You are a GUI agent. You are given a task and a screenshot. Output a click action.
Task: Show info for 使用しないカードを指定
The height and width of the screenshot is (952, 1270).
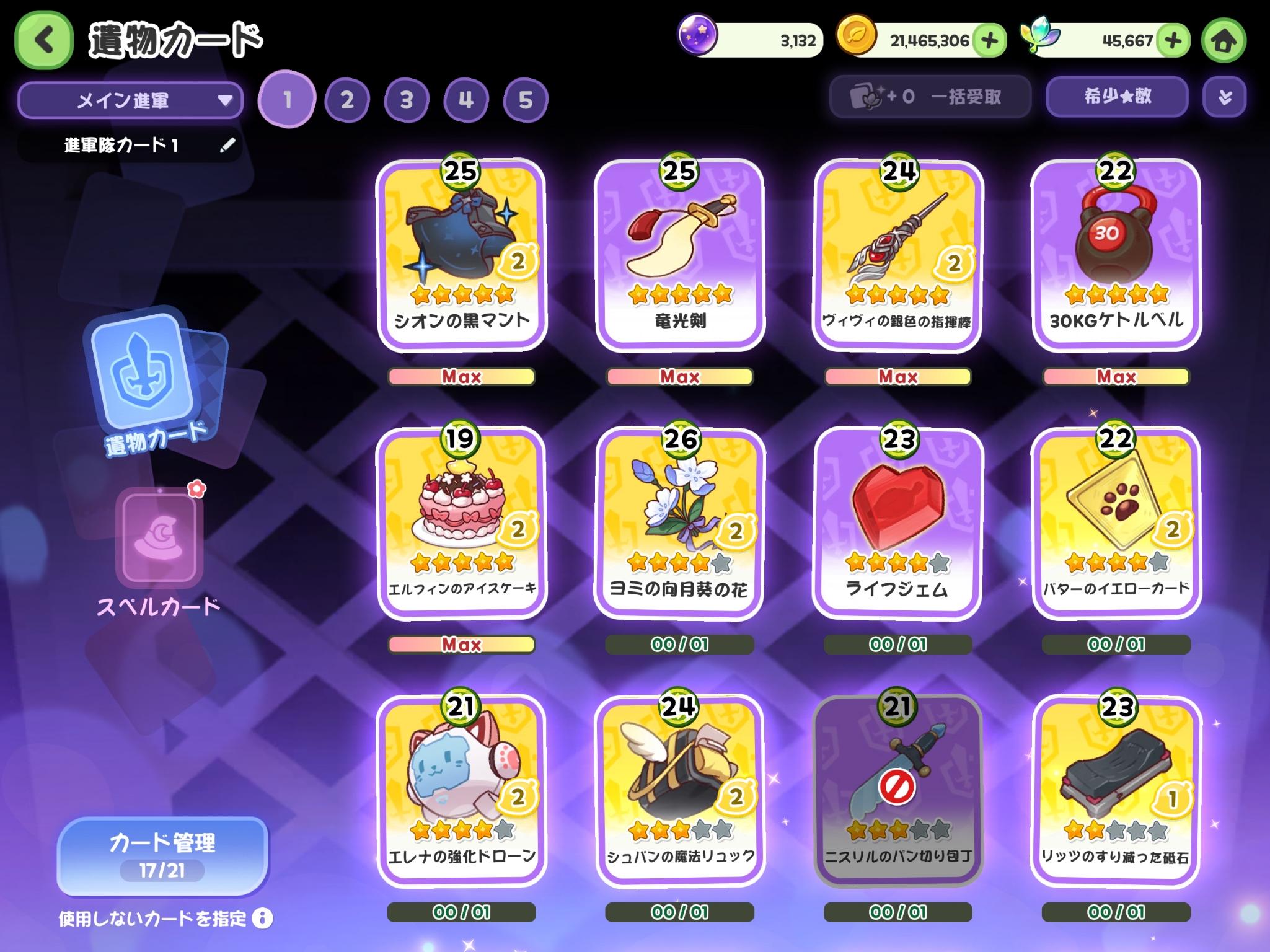[263, 918]
